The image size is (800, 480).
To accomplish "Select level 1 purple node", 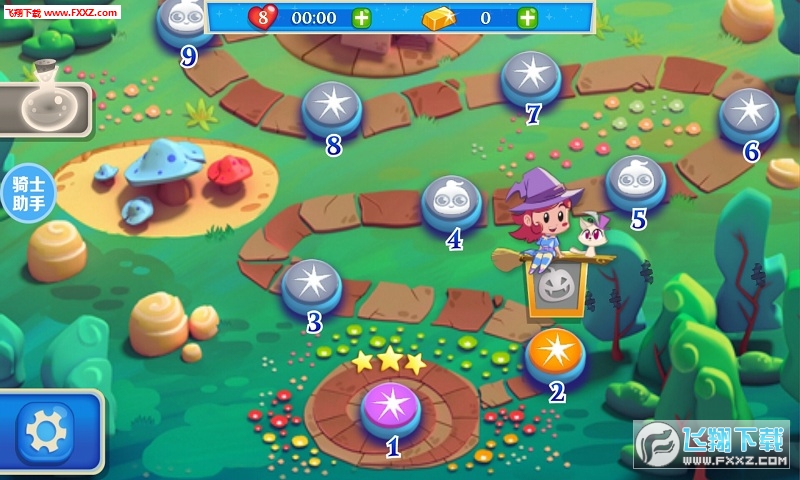I will coord(391,408).
